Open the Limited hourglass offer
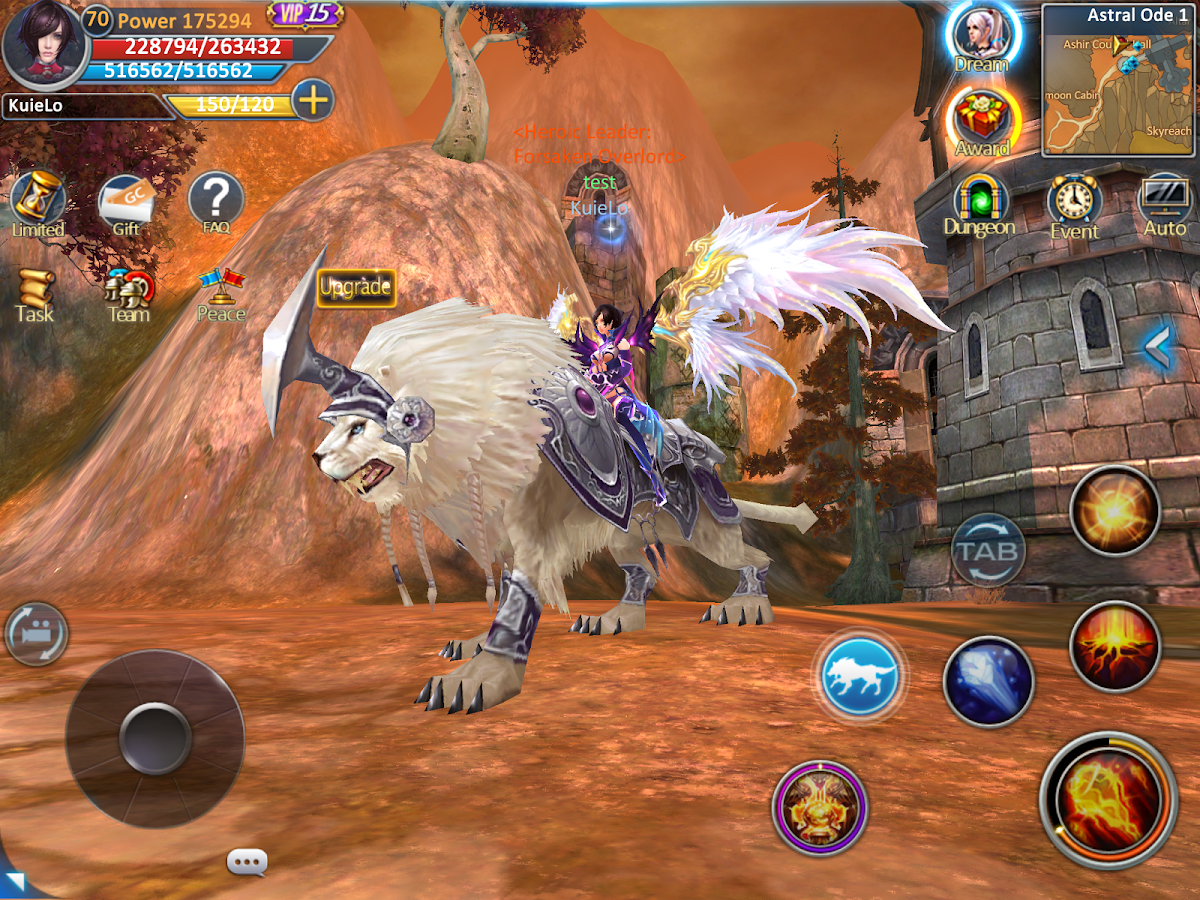This screenshot has width=1200, height=900. (x=38, y=201)
